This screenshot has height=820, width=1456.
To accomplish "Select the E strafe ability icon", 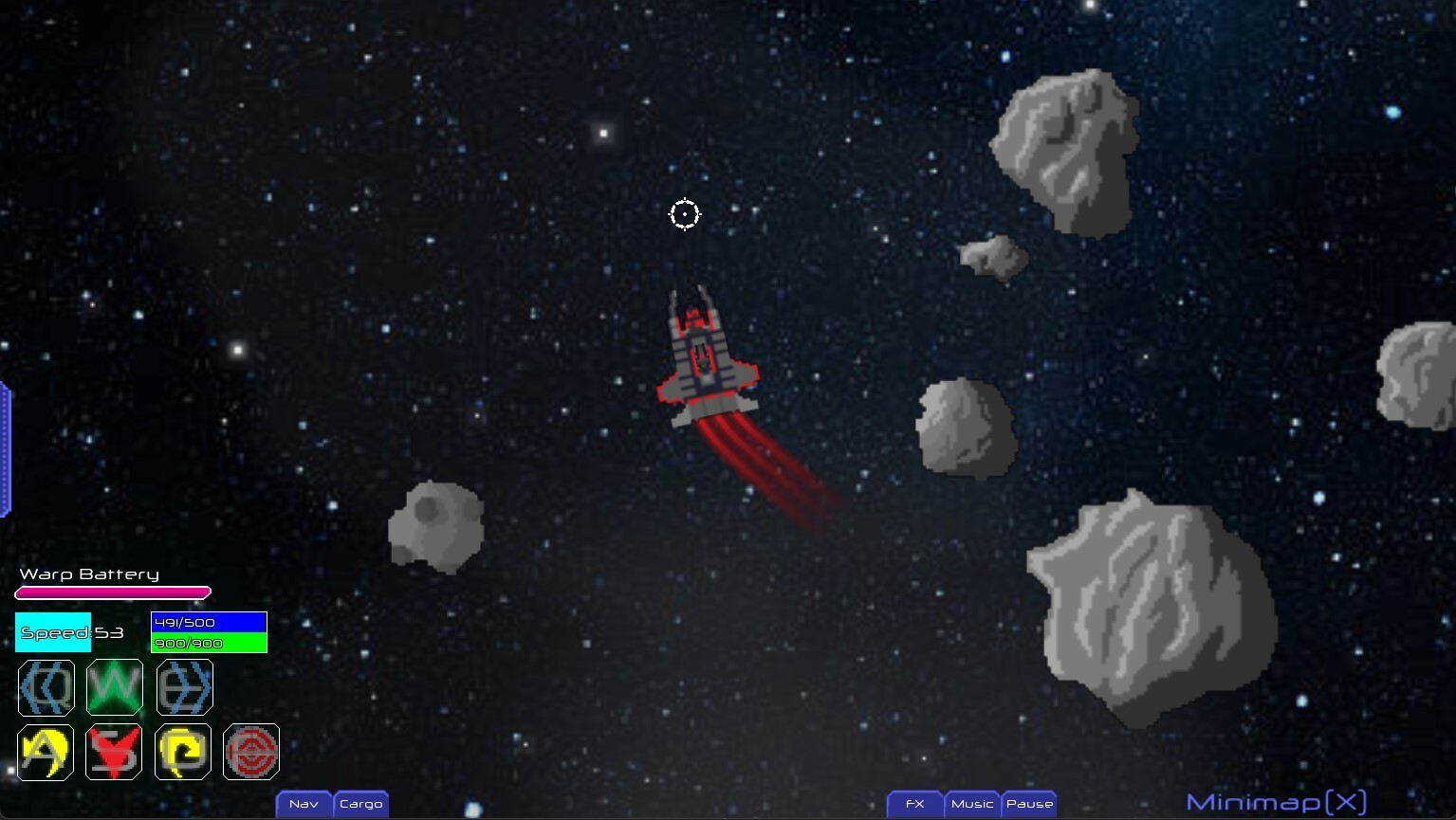I will click(183, 687).
